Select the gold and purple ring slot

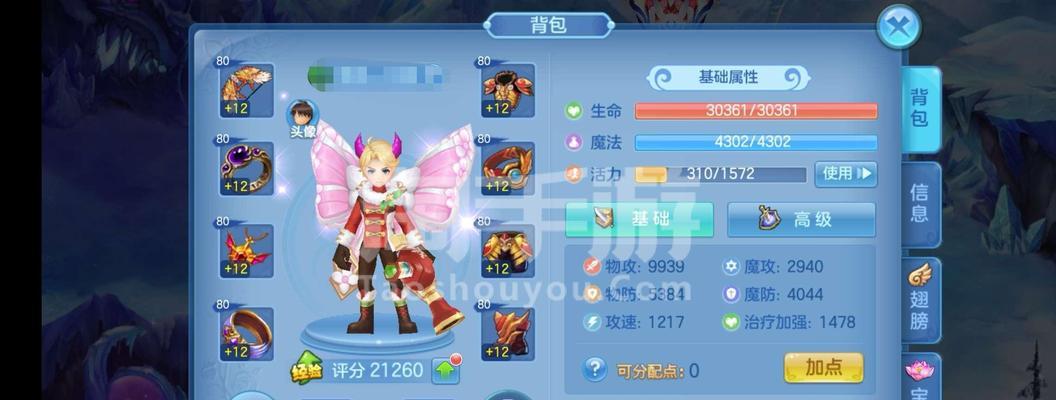(246, 333)
